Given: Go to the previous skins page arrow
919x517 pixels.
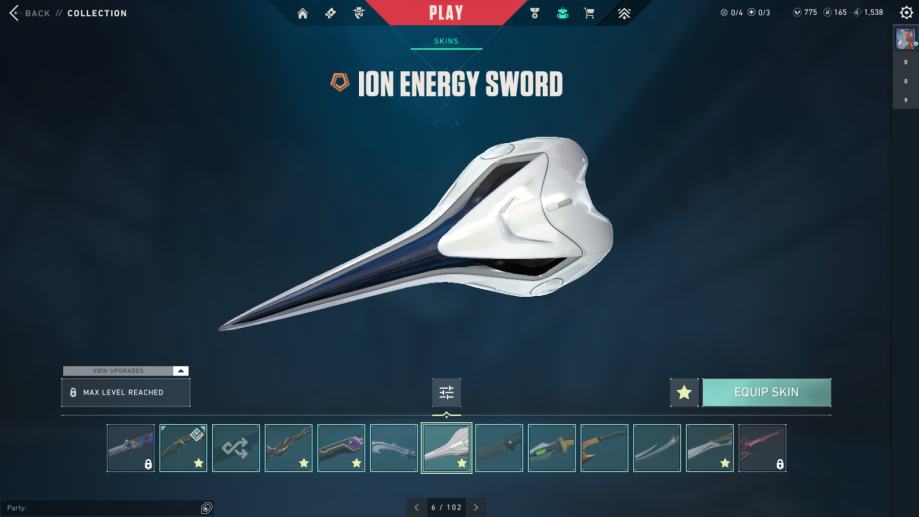Looking at the screenshot, I should [416, 508].
